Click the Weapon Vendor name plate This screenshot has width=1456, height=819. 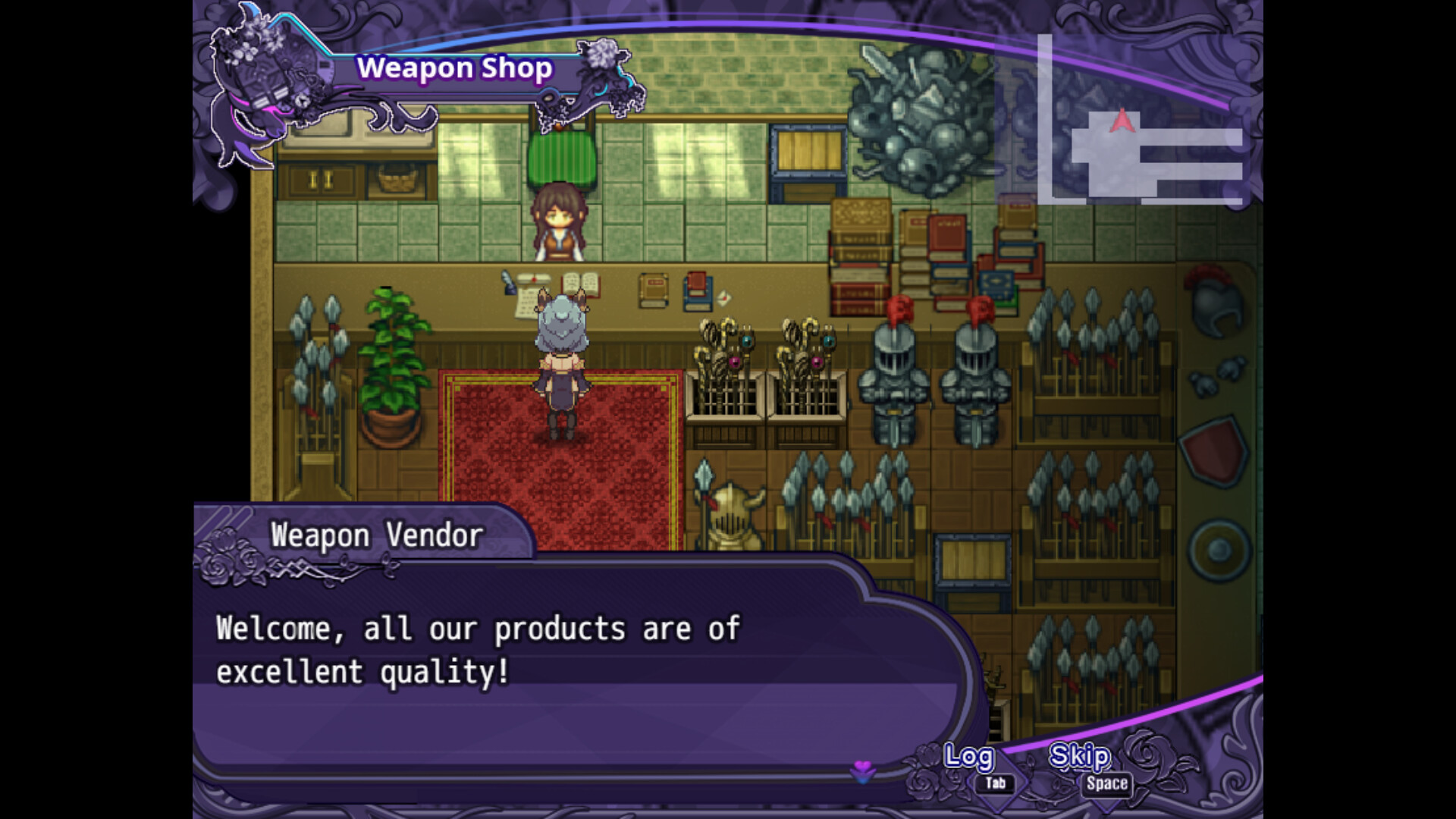tap(375, 534)
